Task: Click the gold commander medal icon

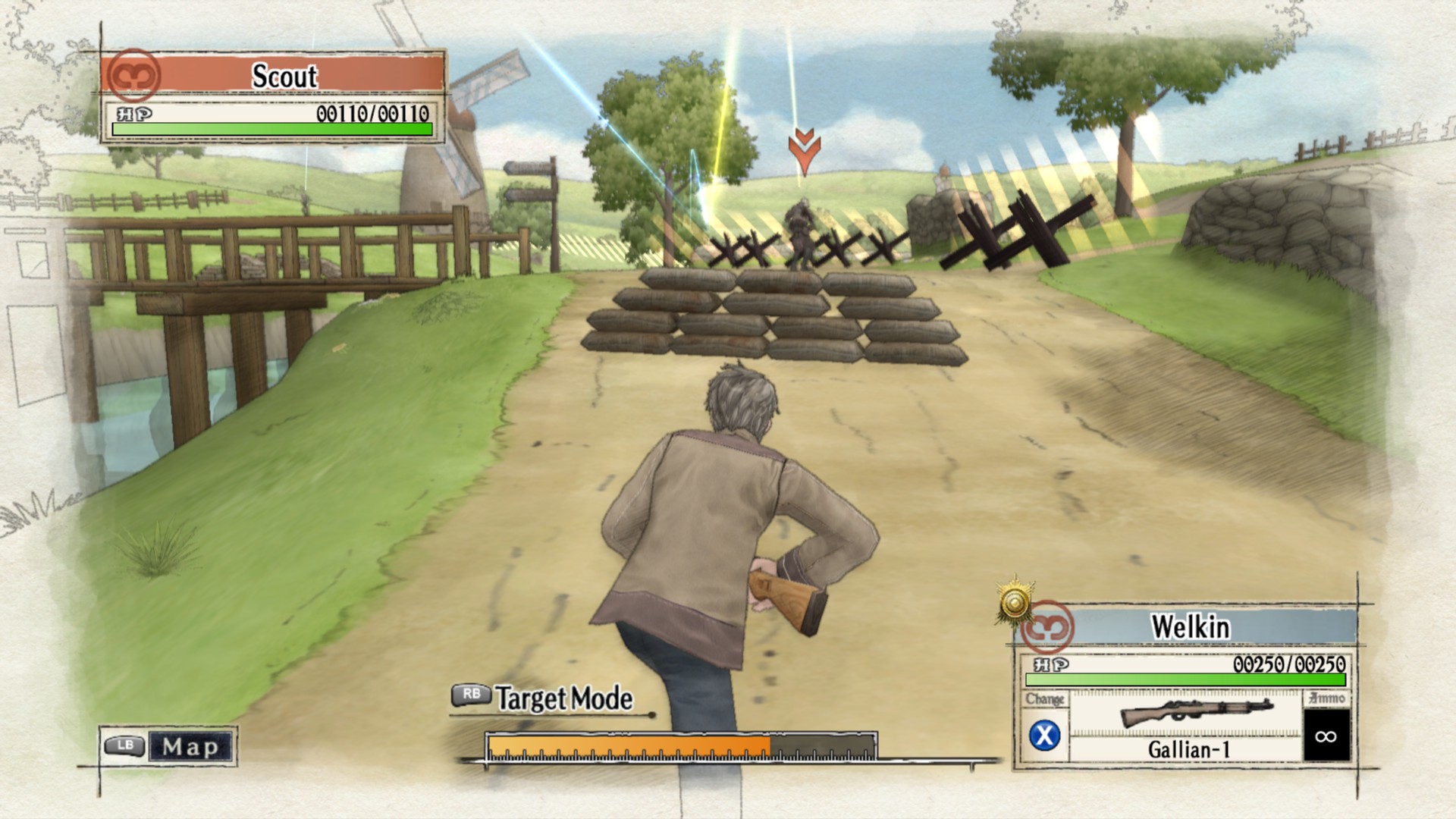Action: tap(1015, 603)
